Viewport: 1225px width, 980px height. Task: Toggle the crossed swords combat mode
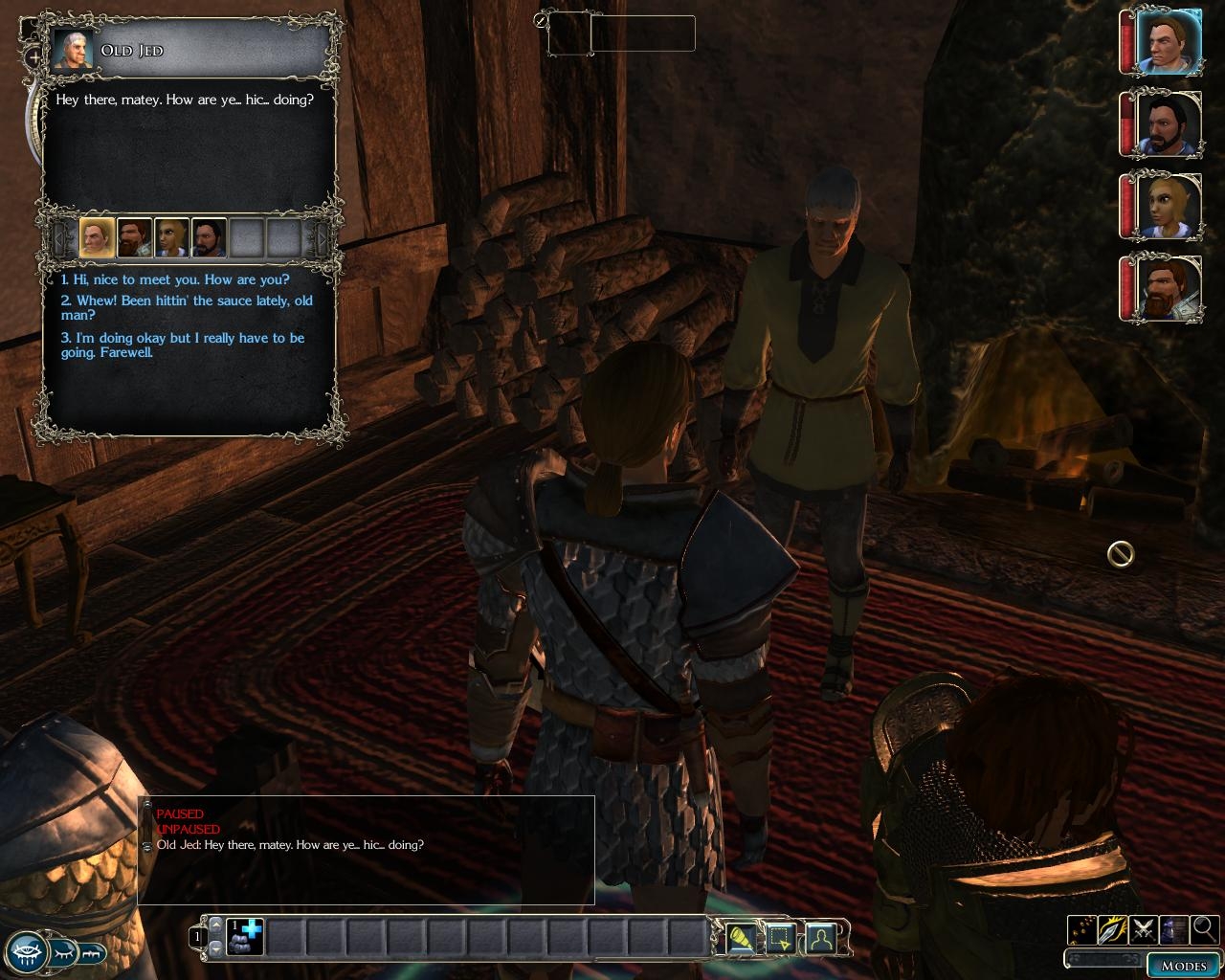click(x=1143, y=928)
